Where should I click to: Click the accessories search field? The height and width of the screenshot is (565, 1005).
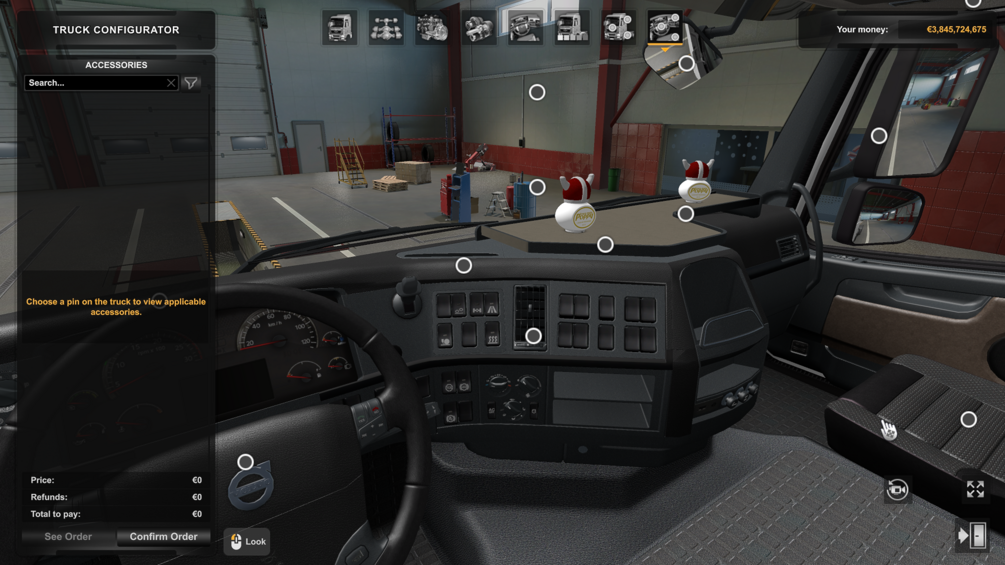pos(95,83)
